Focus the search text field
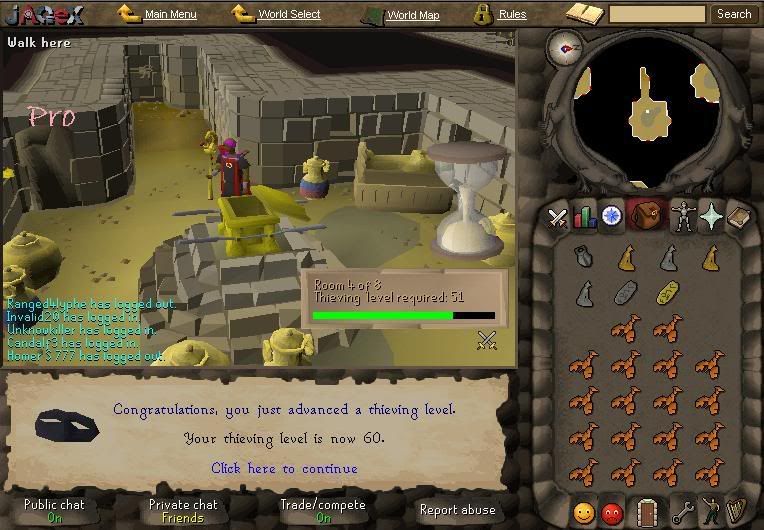The width and height of the screenshot is (764, 530). (657, 14)
